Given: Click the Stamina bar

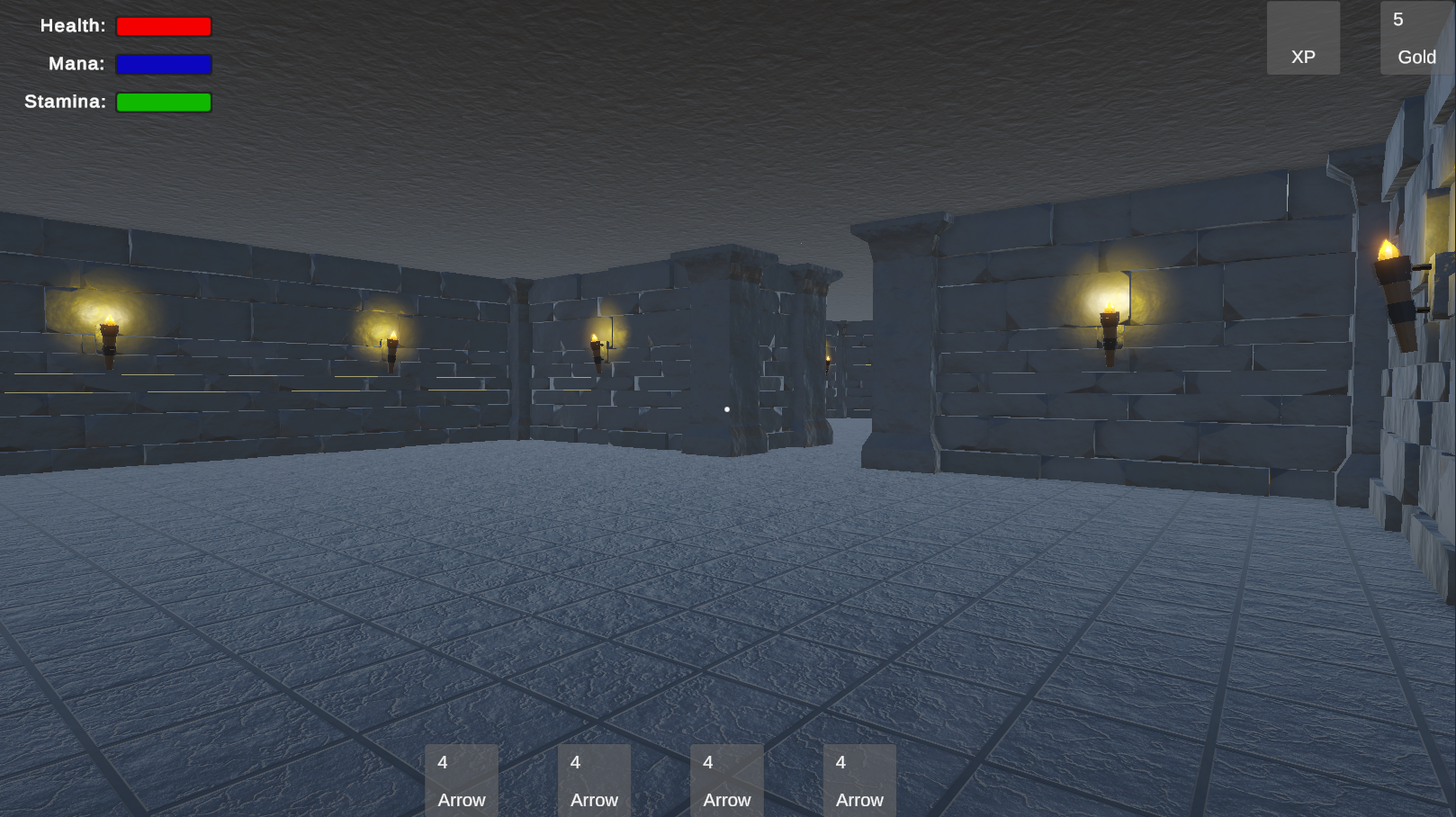Looking at the screenshot, I should pos(164,102).
